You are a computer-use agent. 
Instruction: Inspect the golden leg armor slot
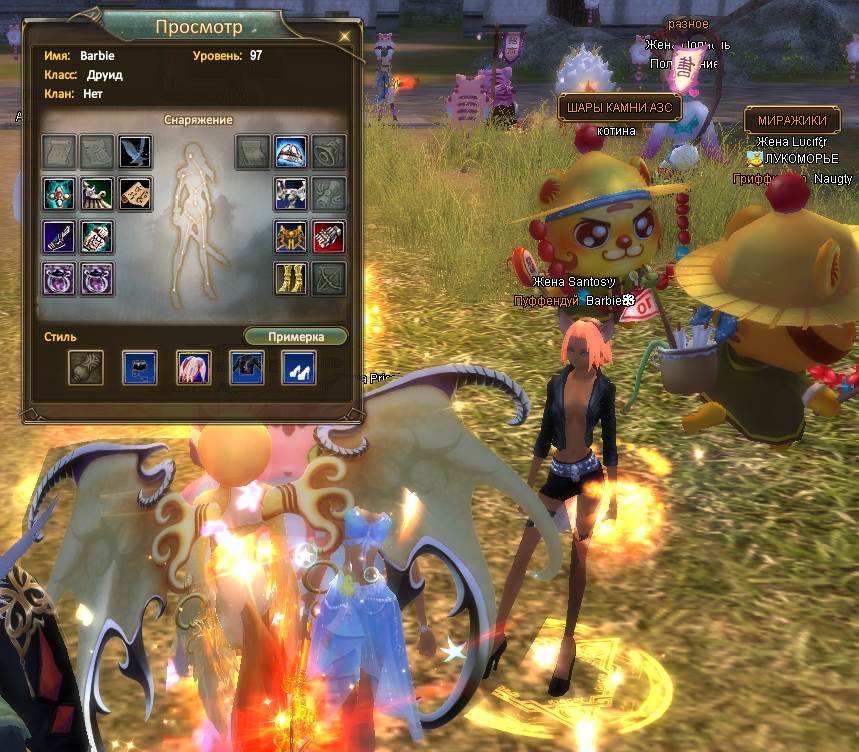[x=291, y=237]
